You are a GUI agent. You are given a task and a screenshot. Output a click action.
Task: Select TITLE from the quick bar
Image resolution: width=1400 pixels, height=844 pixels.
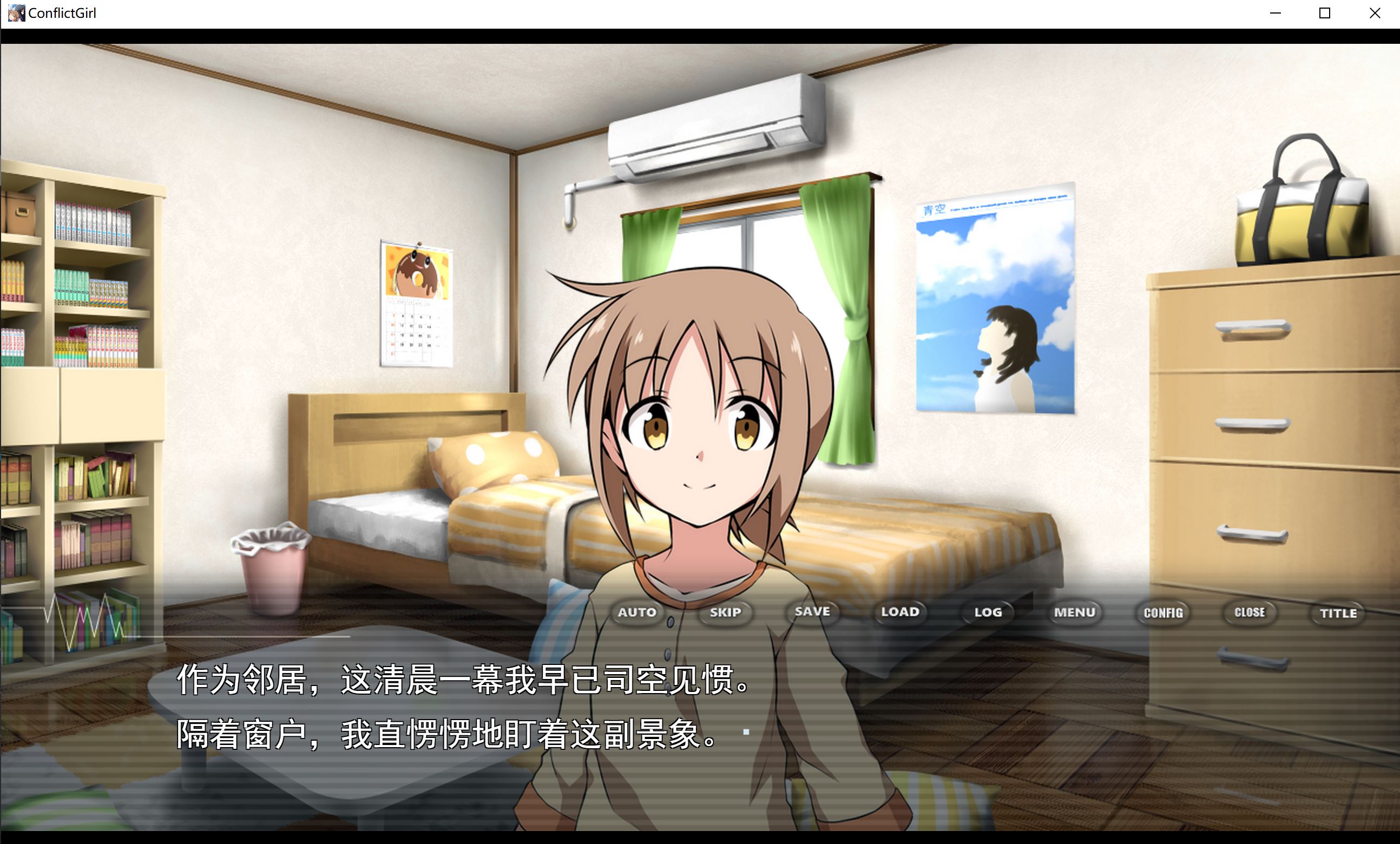1337,612
